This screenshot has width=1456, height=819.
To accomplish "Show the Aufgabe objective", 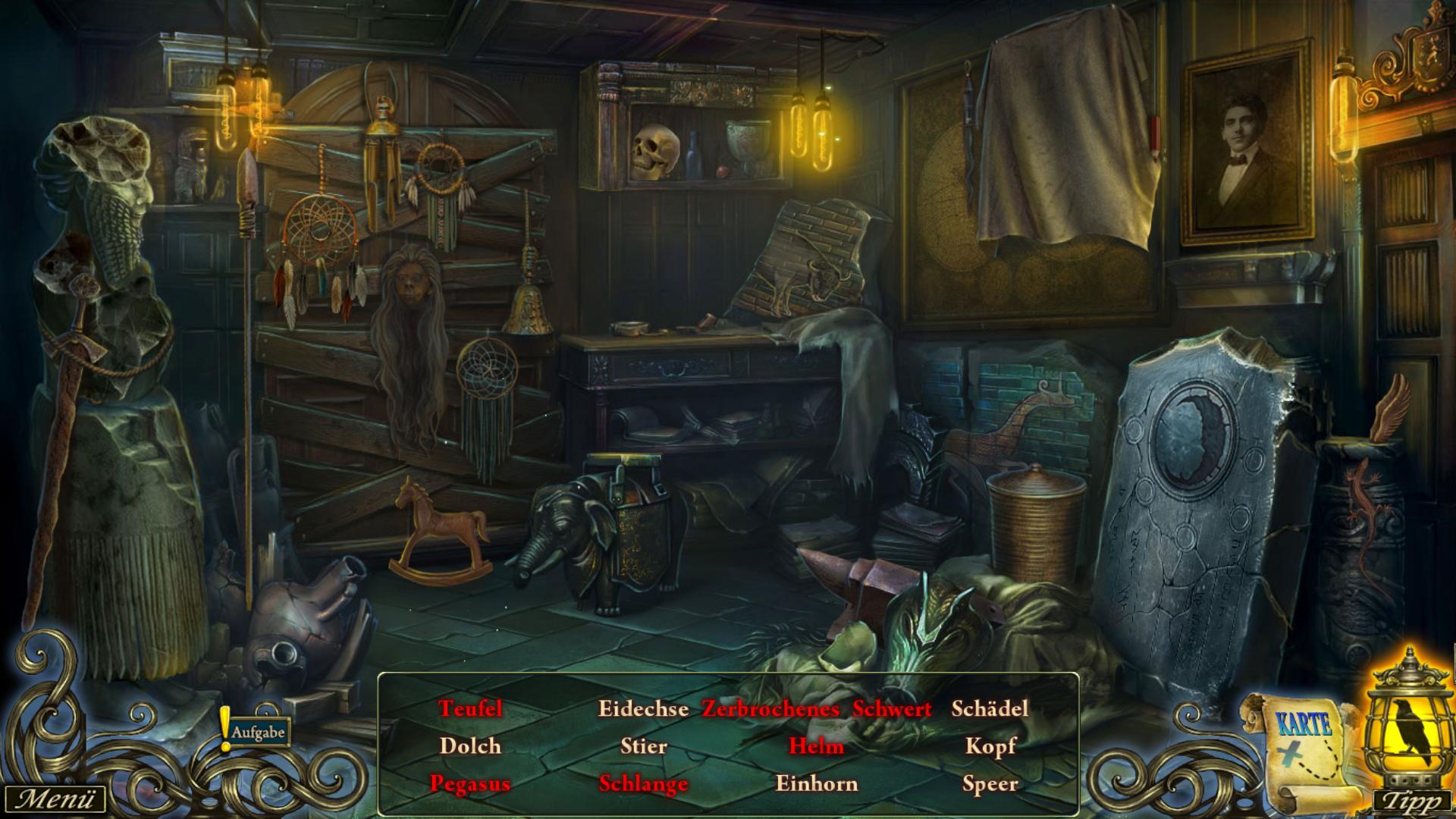I will (x=256, y=733).
